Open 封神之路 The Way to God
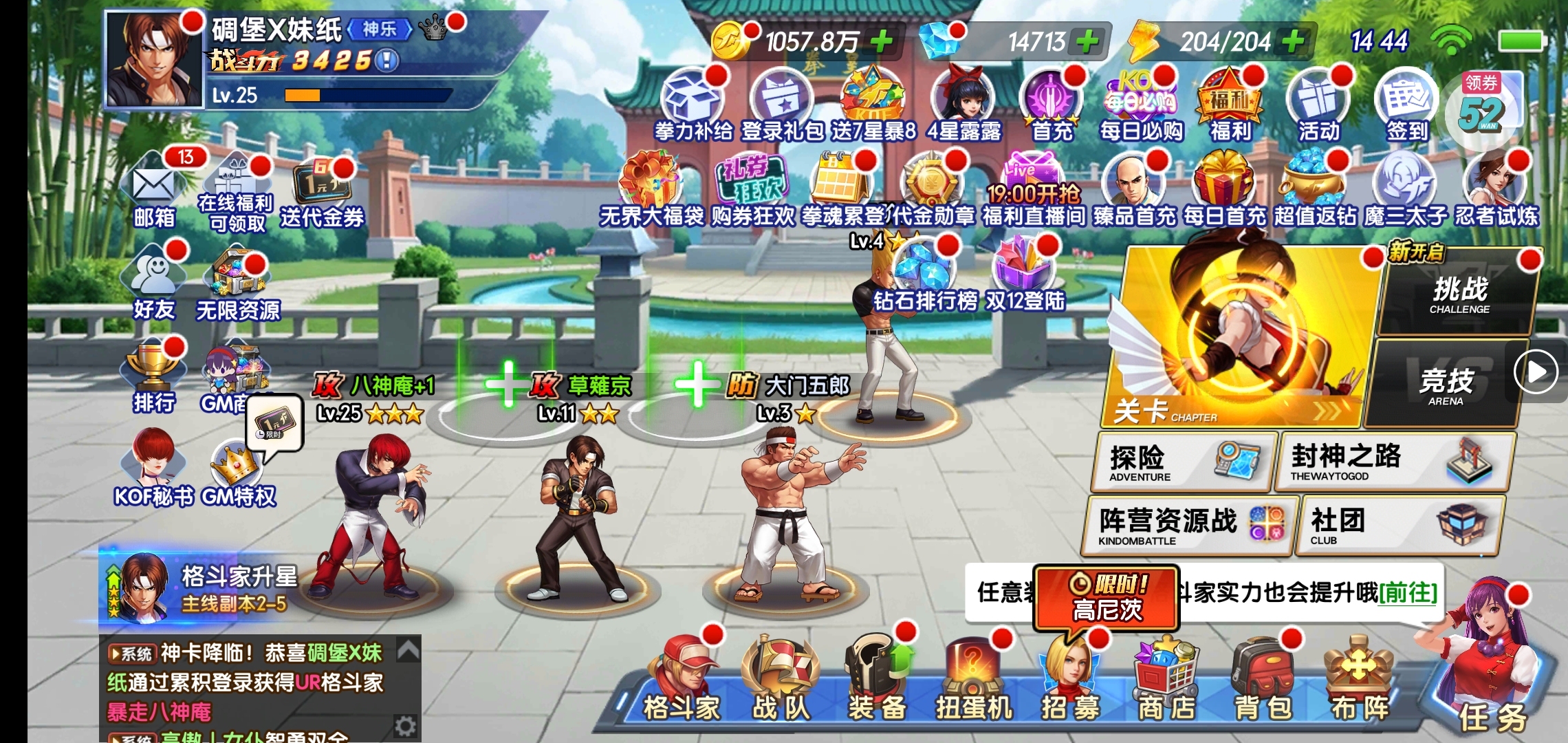1568x743 pixels. point(1393,462)
